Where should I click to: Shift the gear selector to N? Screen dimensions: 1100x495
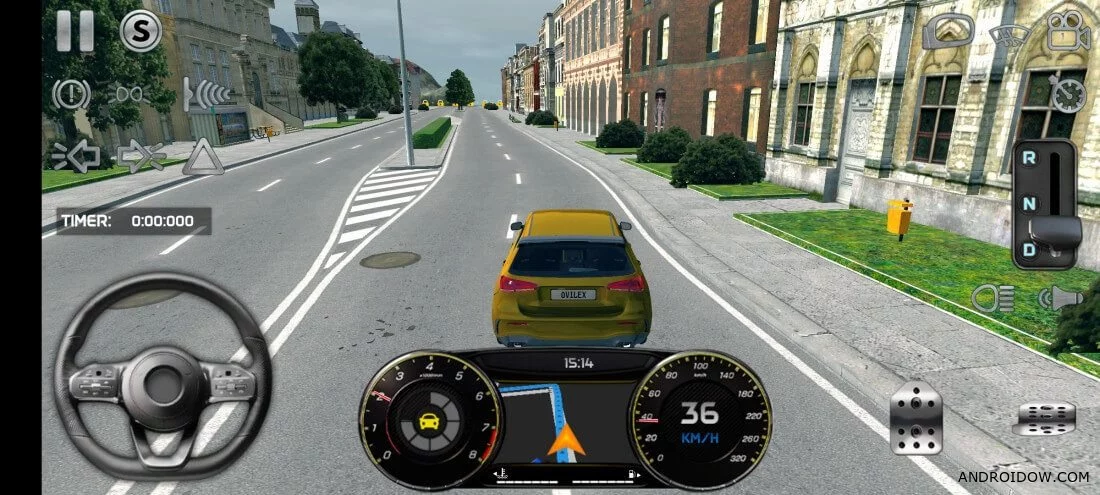1030,203
